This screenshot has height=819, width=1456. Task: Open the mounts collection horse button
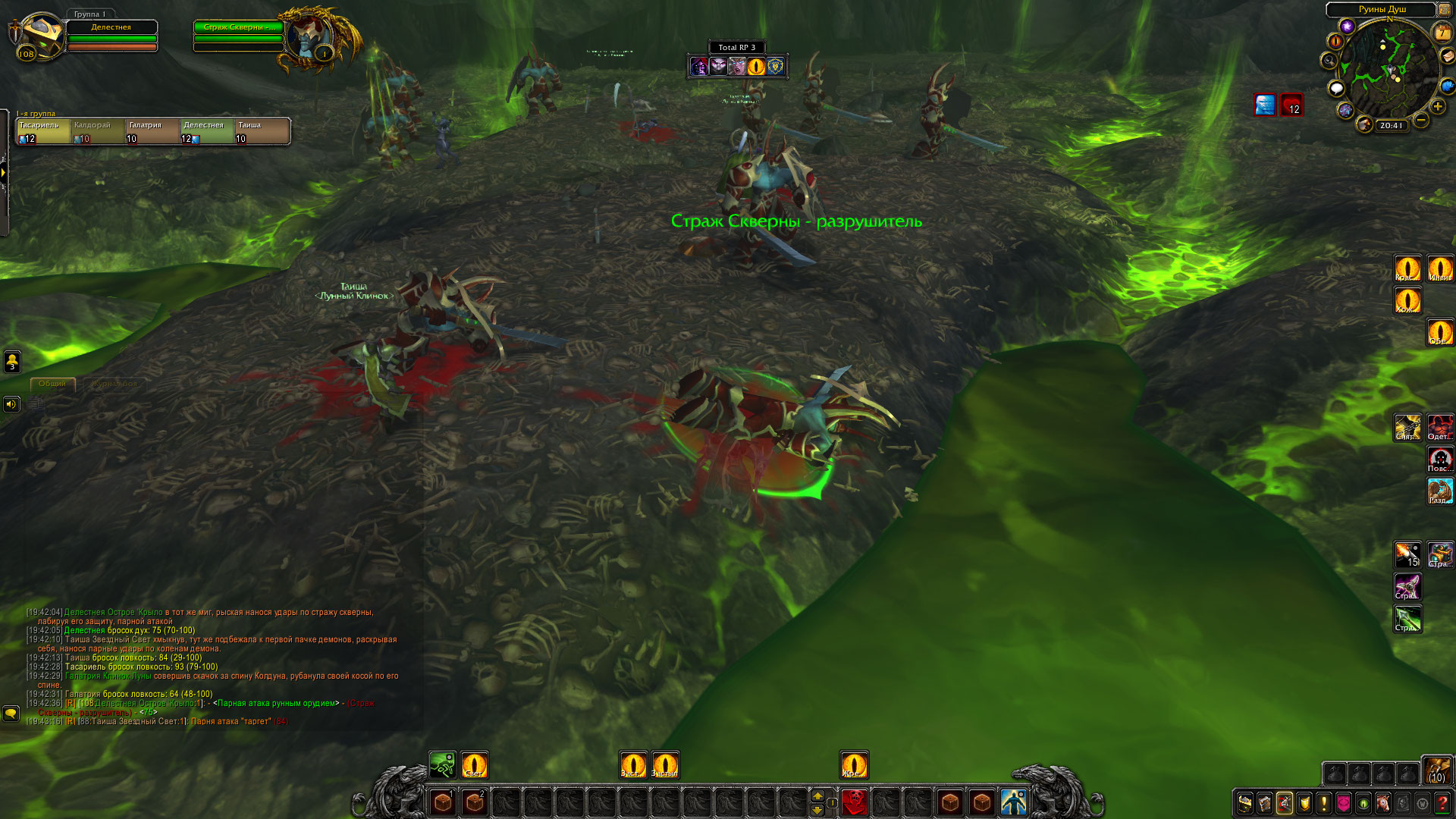(x=1383, y=802)
